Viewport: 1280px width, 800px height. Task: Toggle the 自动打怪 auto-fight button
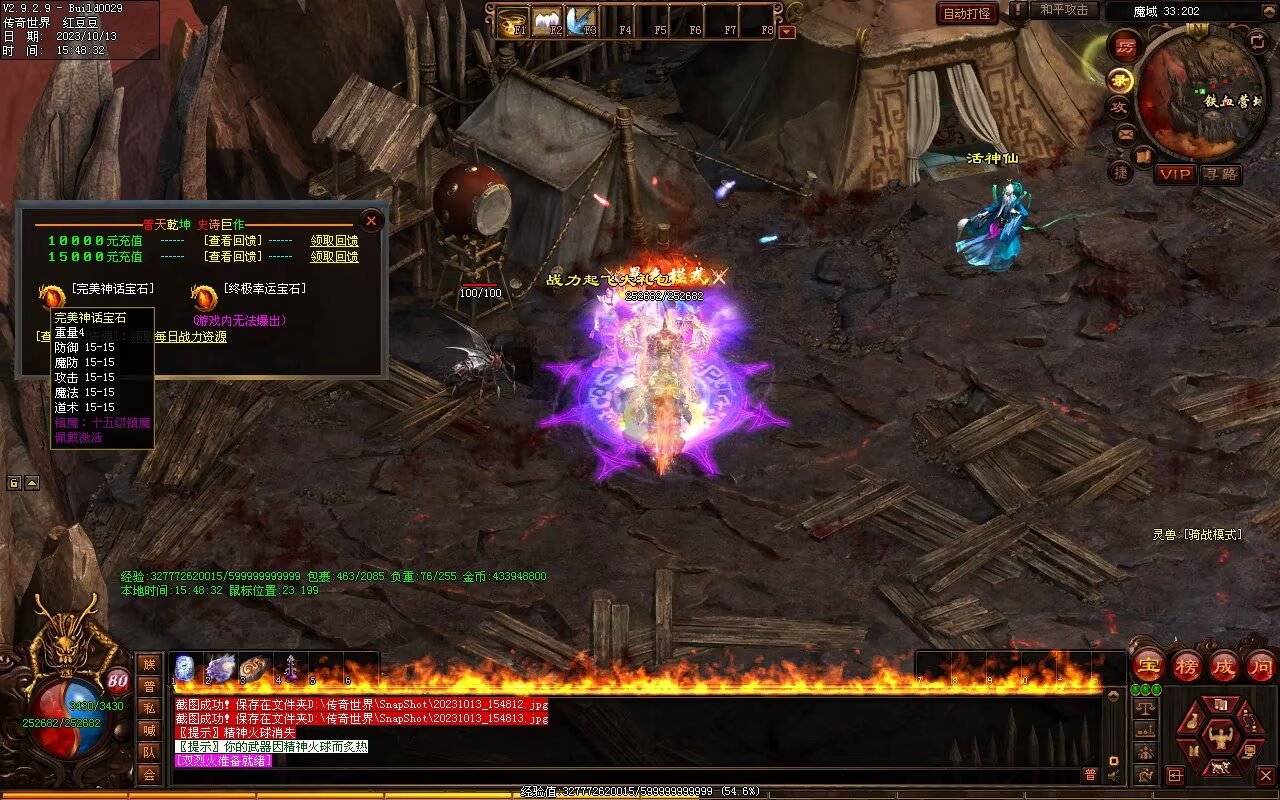(967, 13)
